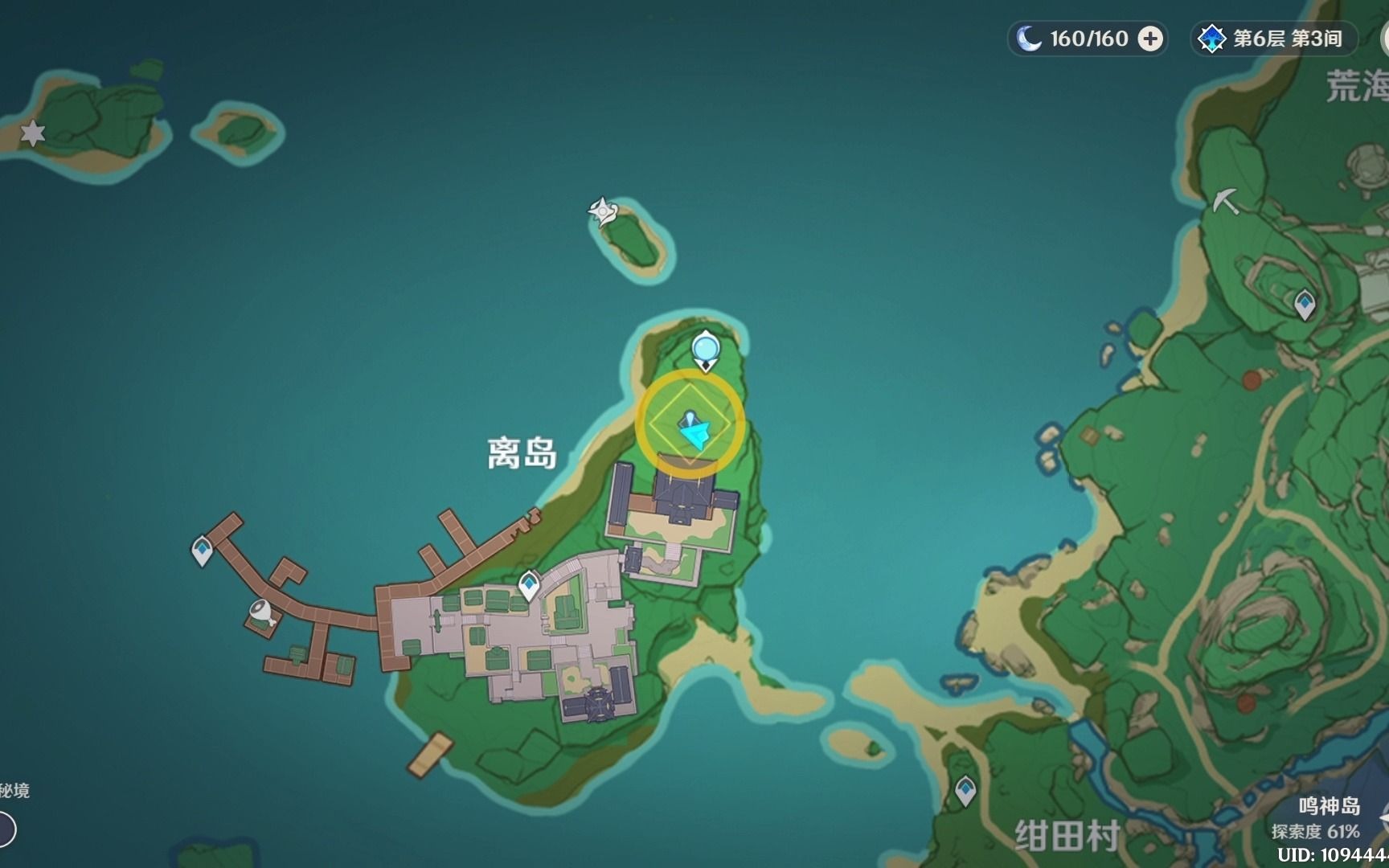Click the plus button to replenish Original Resin
The width and height of the screenshot is (1389, 868).
[1153, 38]
